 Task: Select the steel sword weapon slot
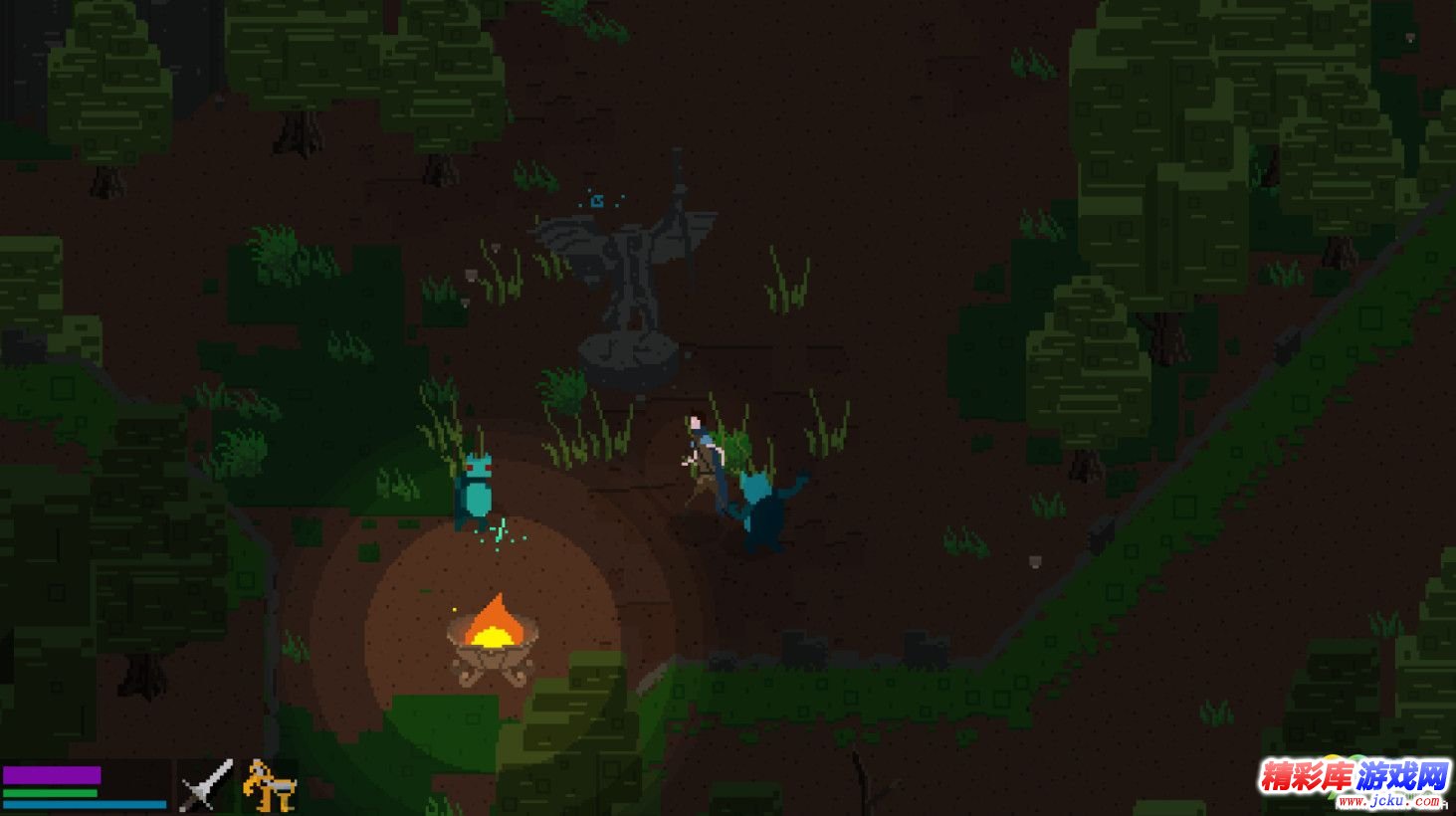pyautogui.click(x=206, y=786)
